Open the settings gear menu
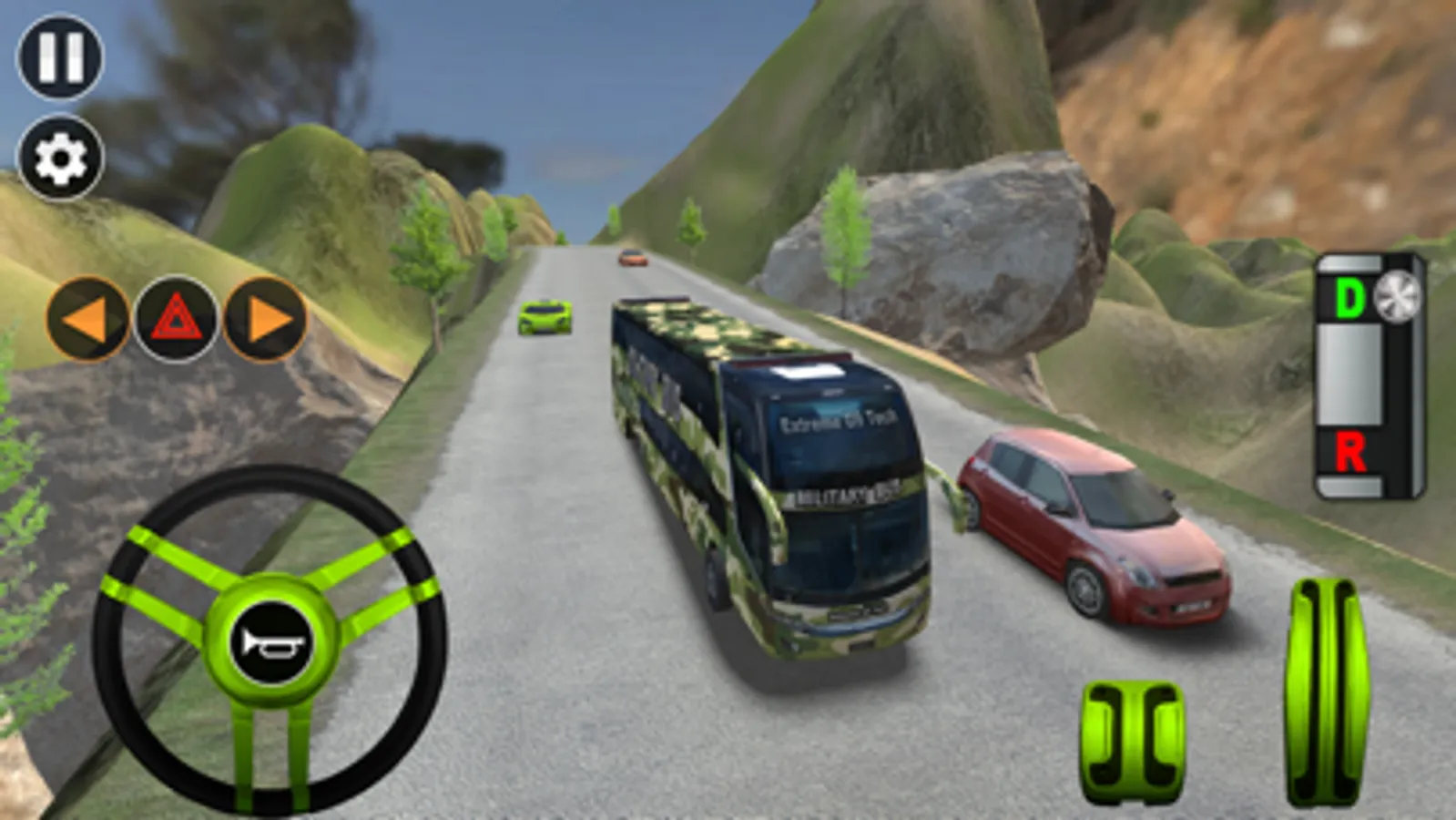 tap(58, 158)
